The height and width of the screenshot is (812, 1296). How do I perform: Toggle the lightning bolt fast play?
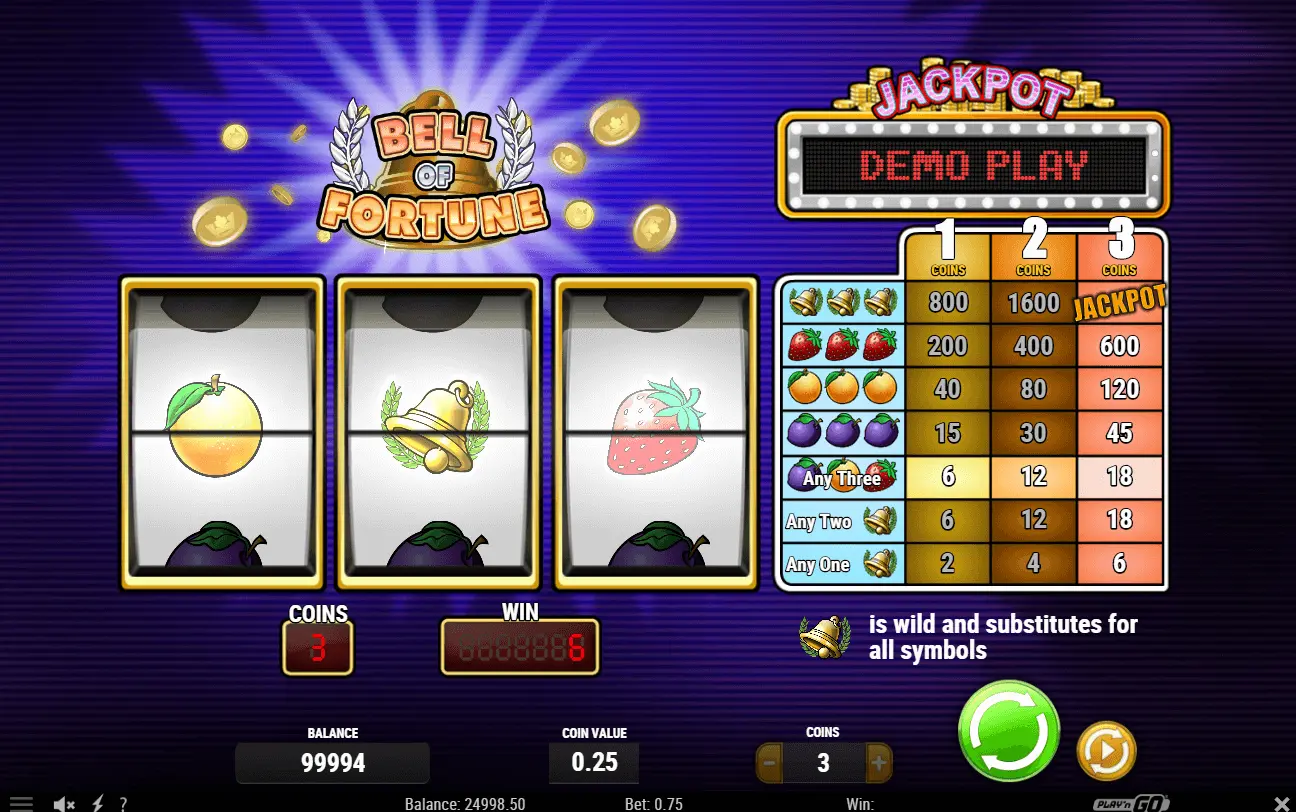pyautogui.click(x=98, y=803)
